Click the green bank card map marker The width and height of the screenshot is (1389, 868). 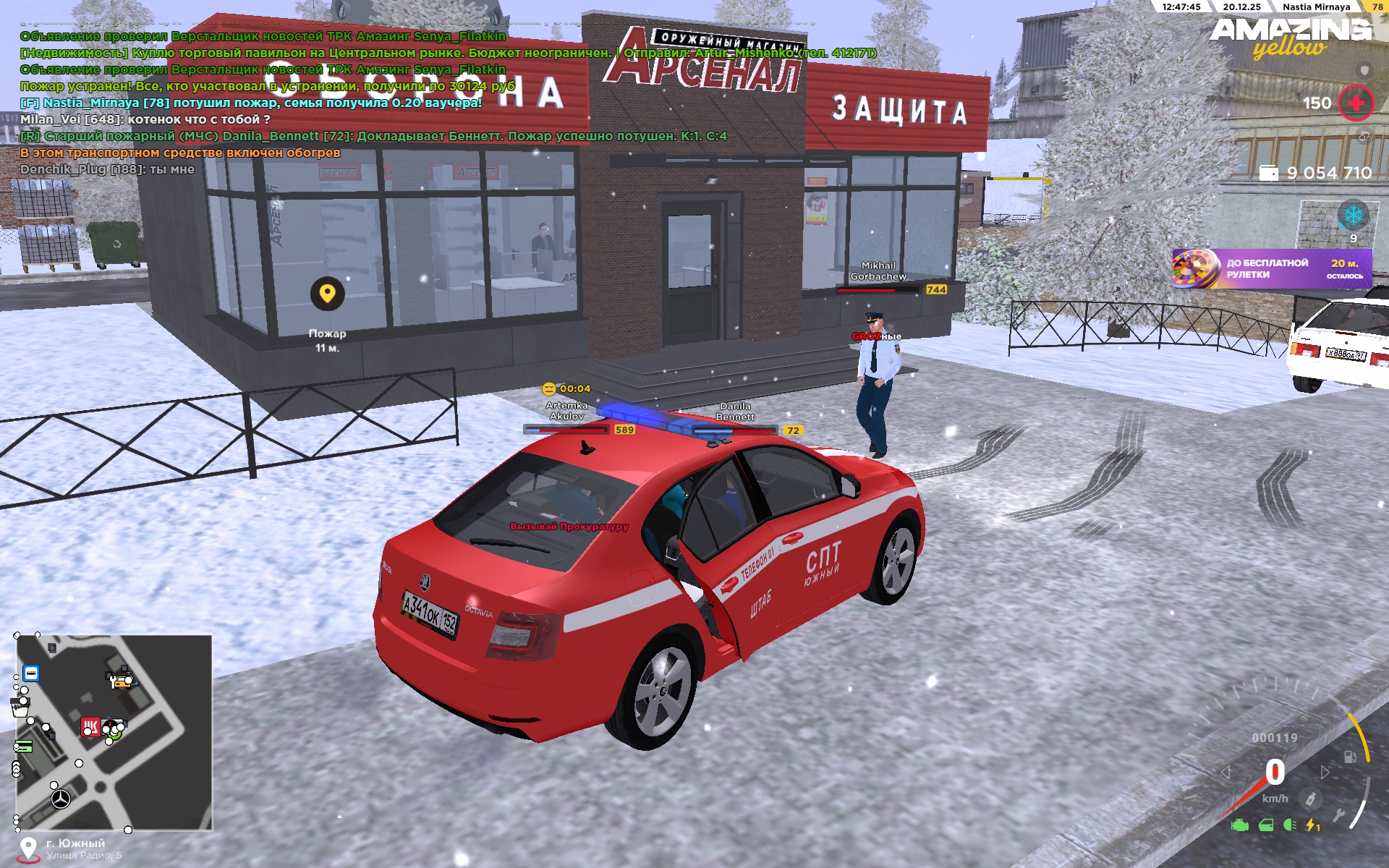pyautogui.click(x=23, y=746)
